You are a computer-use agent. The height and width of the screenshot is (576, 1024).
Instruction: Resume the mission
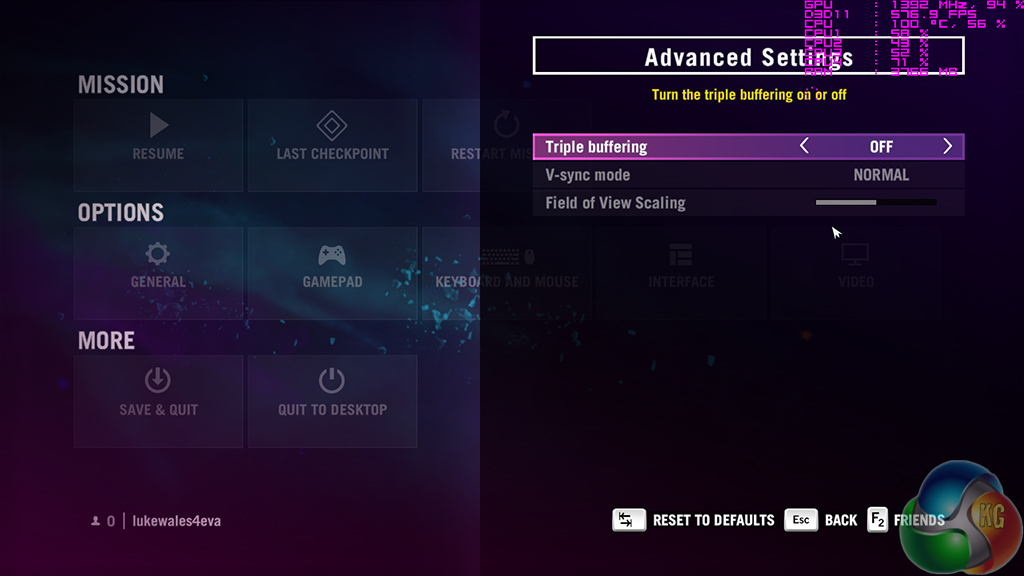(158, 138)
